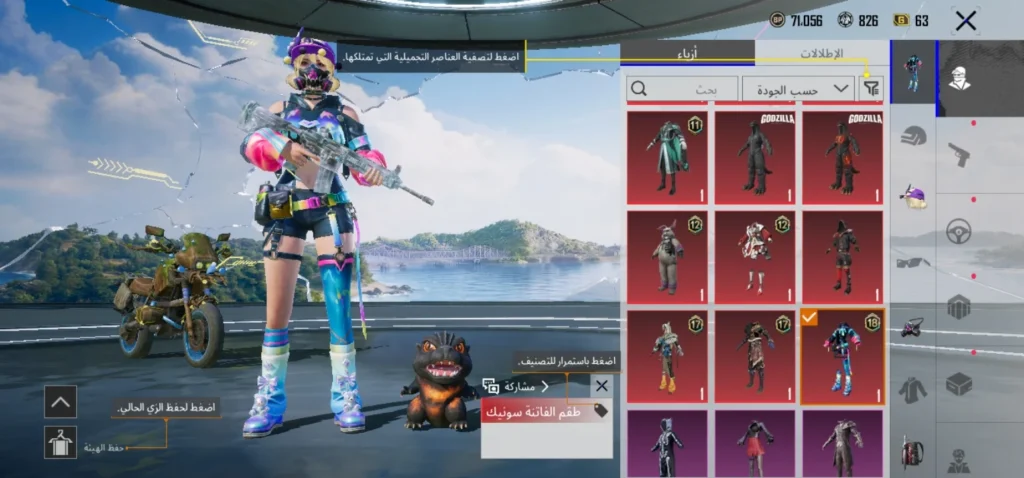Select the checked neon outfit marked 18

point(842,356)
